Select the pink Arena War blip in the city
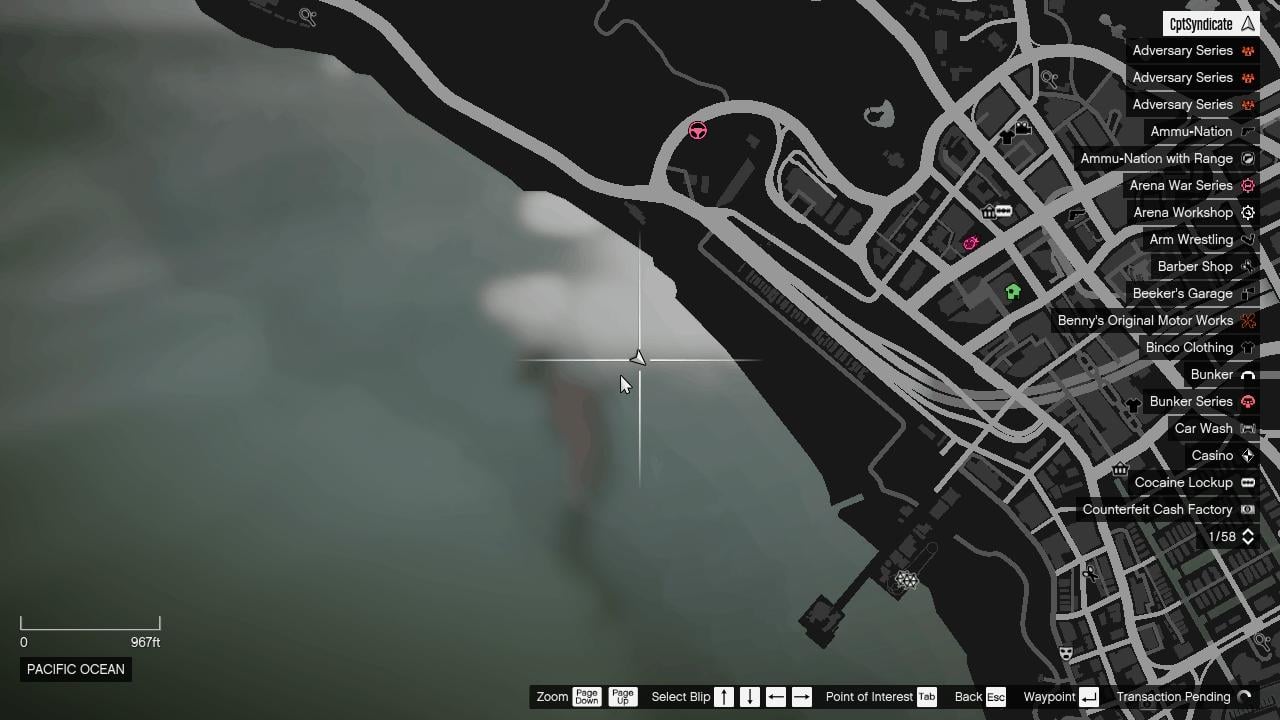 click(x=970, y=243)
